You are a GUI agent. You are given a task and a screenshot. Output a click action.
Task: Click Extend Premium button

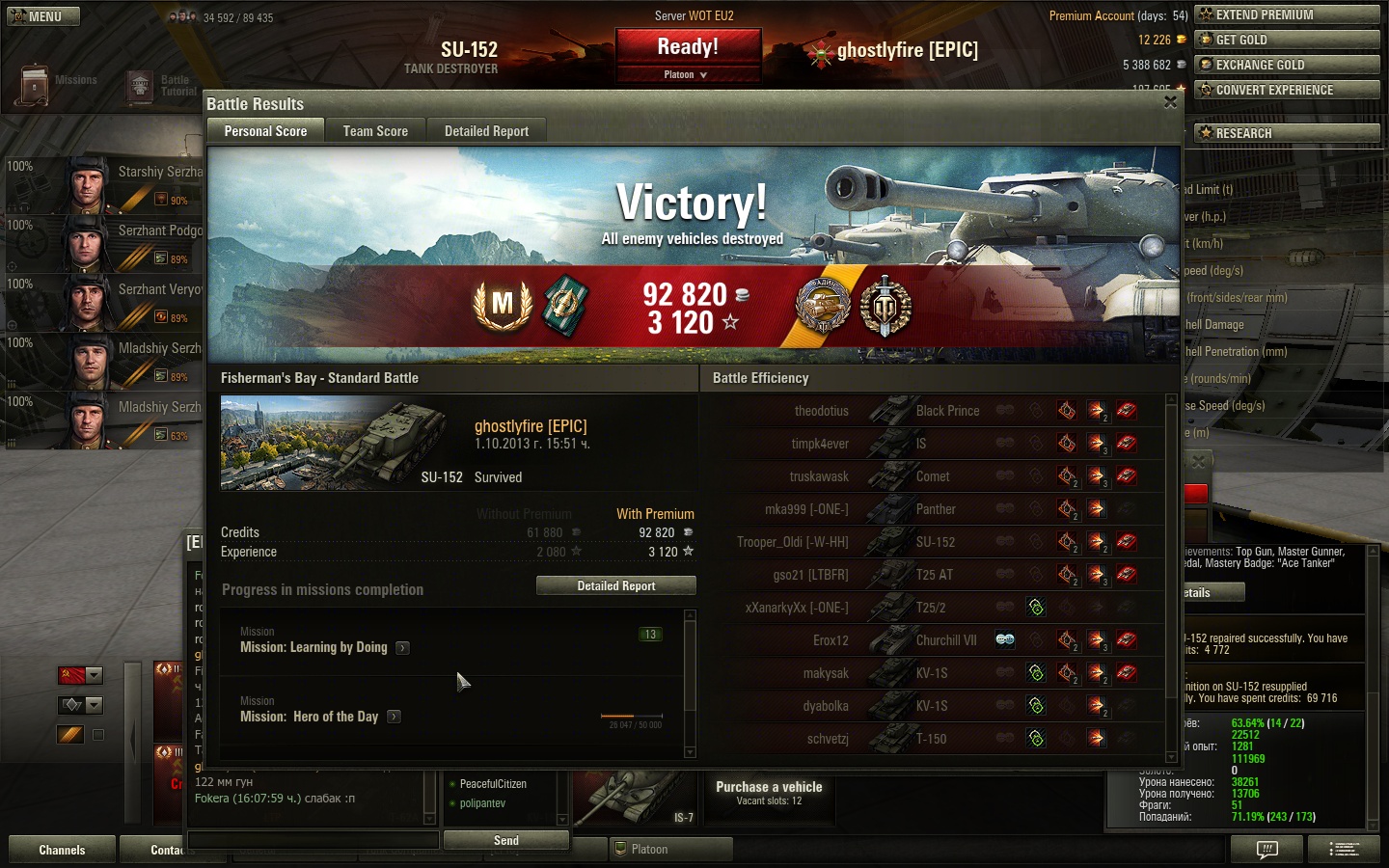click(x=1287, y=14)
